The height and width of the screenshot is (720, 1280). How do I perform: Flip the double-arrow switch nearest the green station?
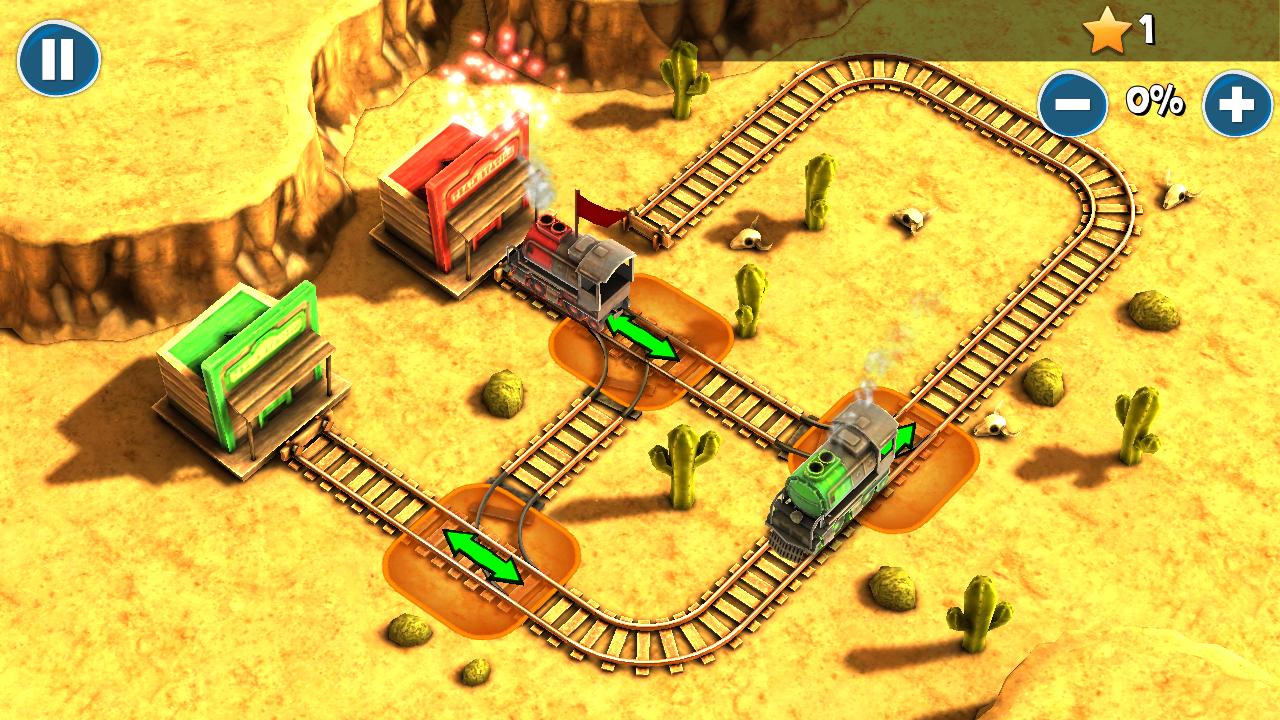click(483, 557)
